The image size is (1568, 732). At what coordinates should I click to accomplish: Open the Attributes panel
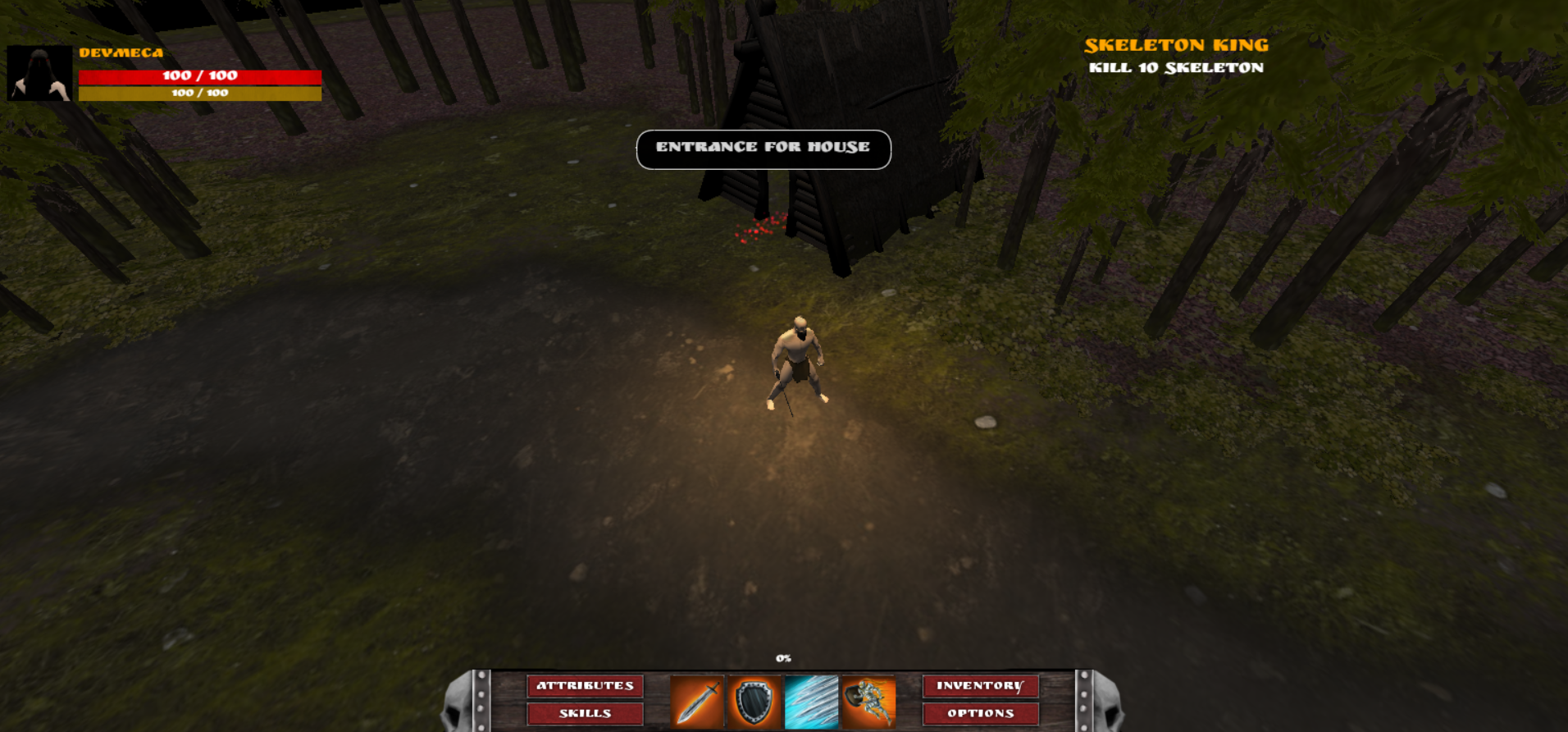(x=585, y=686)
